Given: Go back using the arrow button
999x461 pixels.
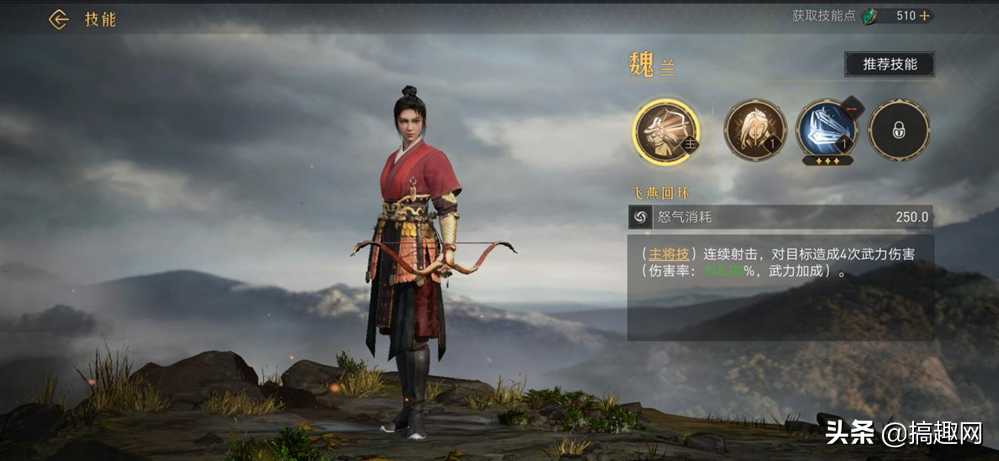Looking at the screenshot, I should click(59, 19).
